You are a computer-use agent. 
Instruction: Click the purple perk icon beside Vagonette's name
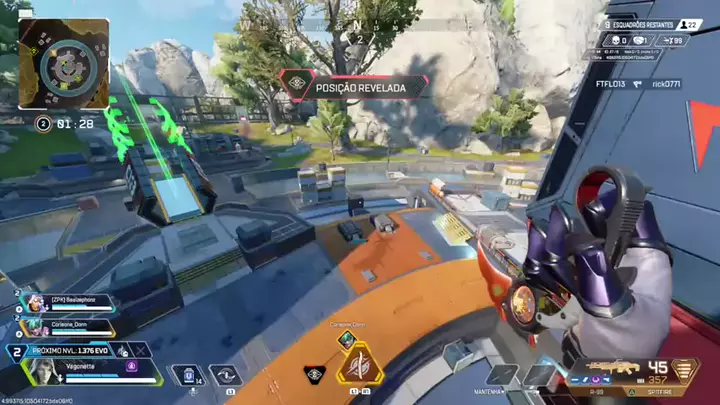[x=130, y=367]
